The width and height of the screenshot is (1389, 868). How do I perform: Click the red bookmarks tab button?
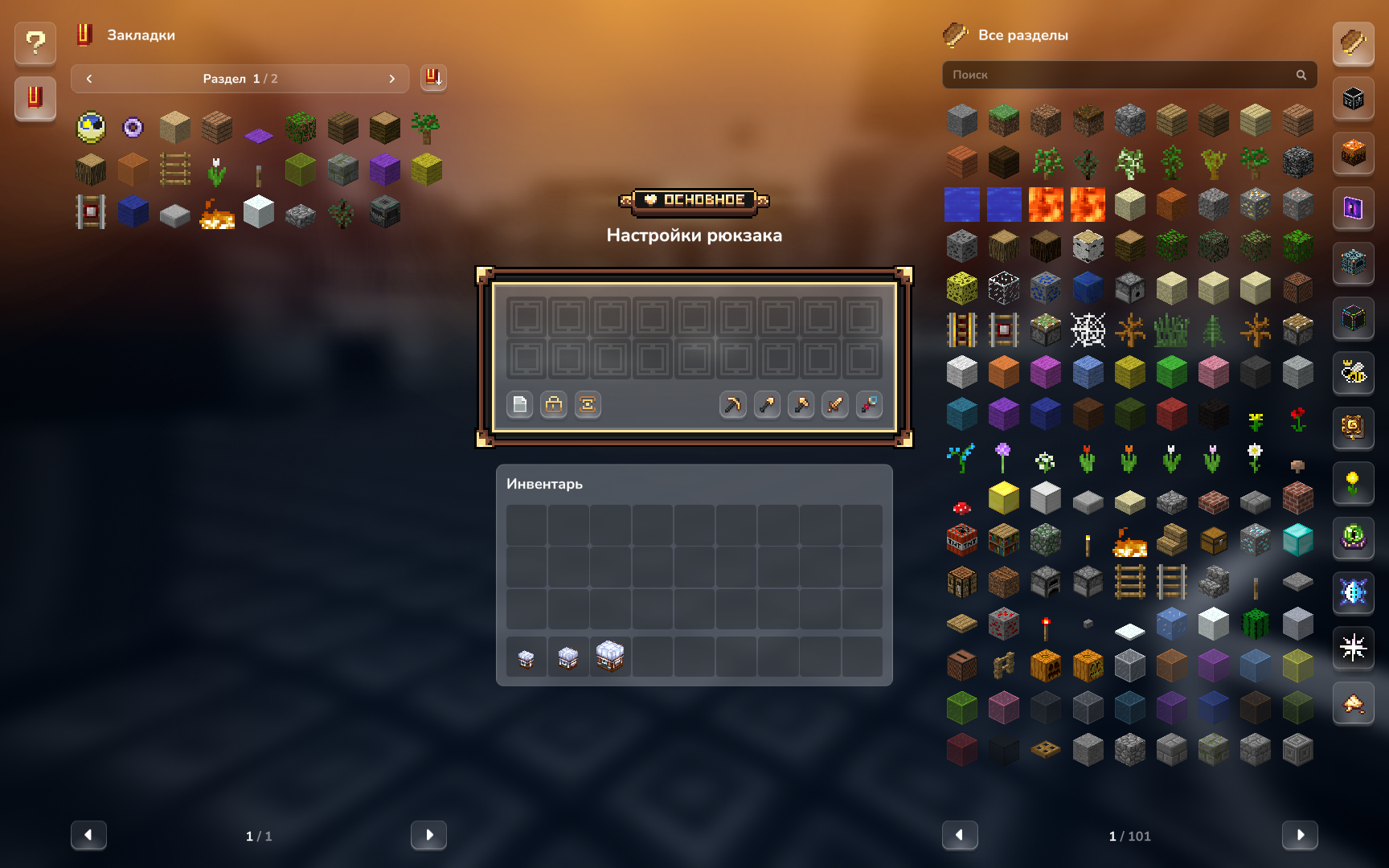pos(35,98)
